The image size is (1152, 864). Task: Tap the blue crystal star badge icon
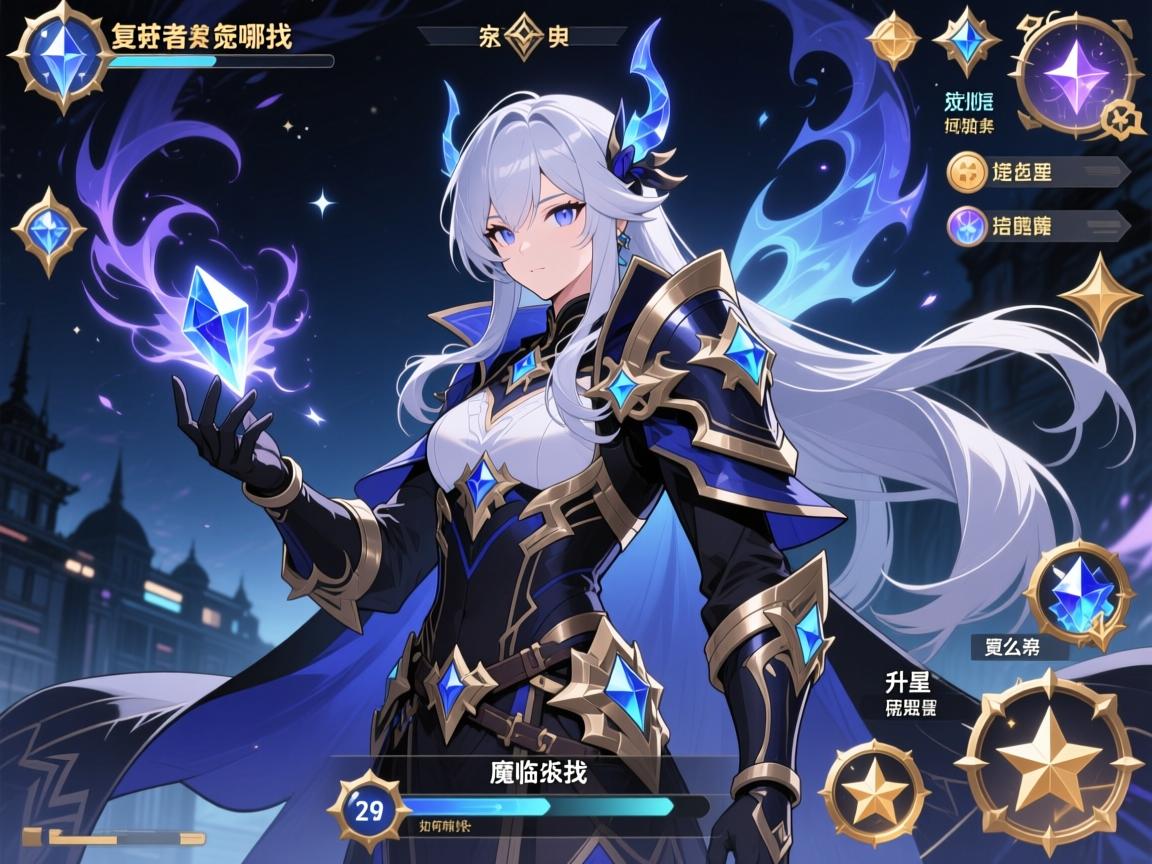(966, 40)
